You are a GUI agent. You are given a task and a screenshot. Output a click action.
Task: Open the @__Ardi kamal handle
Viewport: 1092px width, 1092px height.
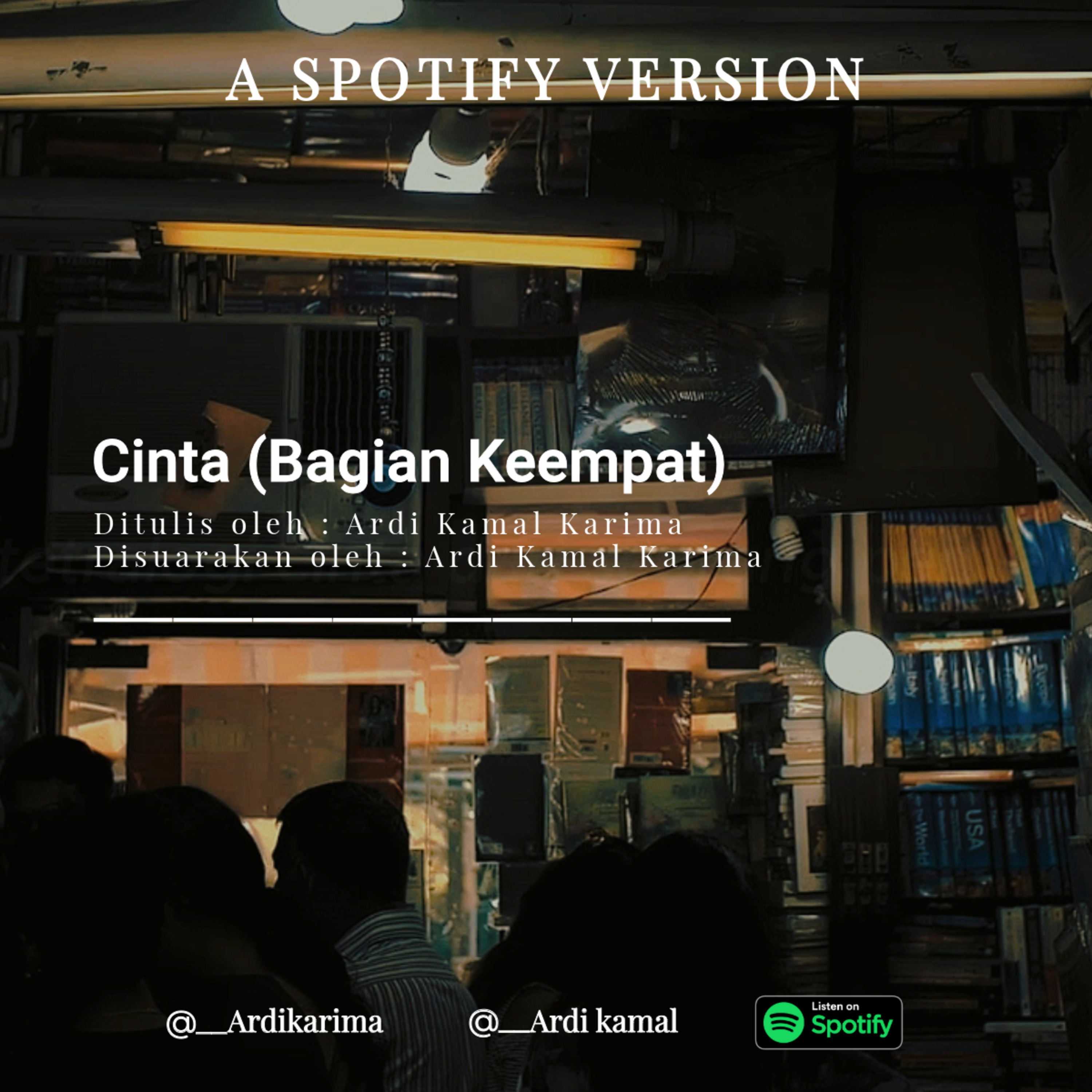click(x=573, y=1022)
